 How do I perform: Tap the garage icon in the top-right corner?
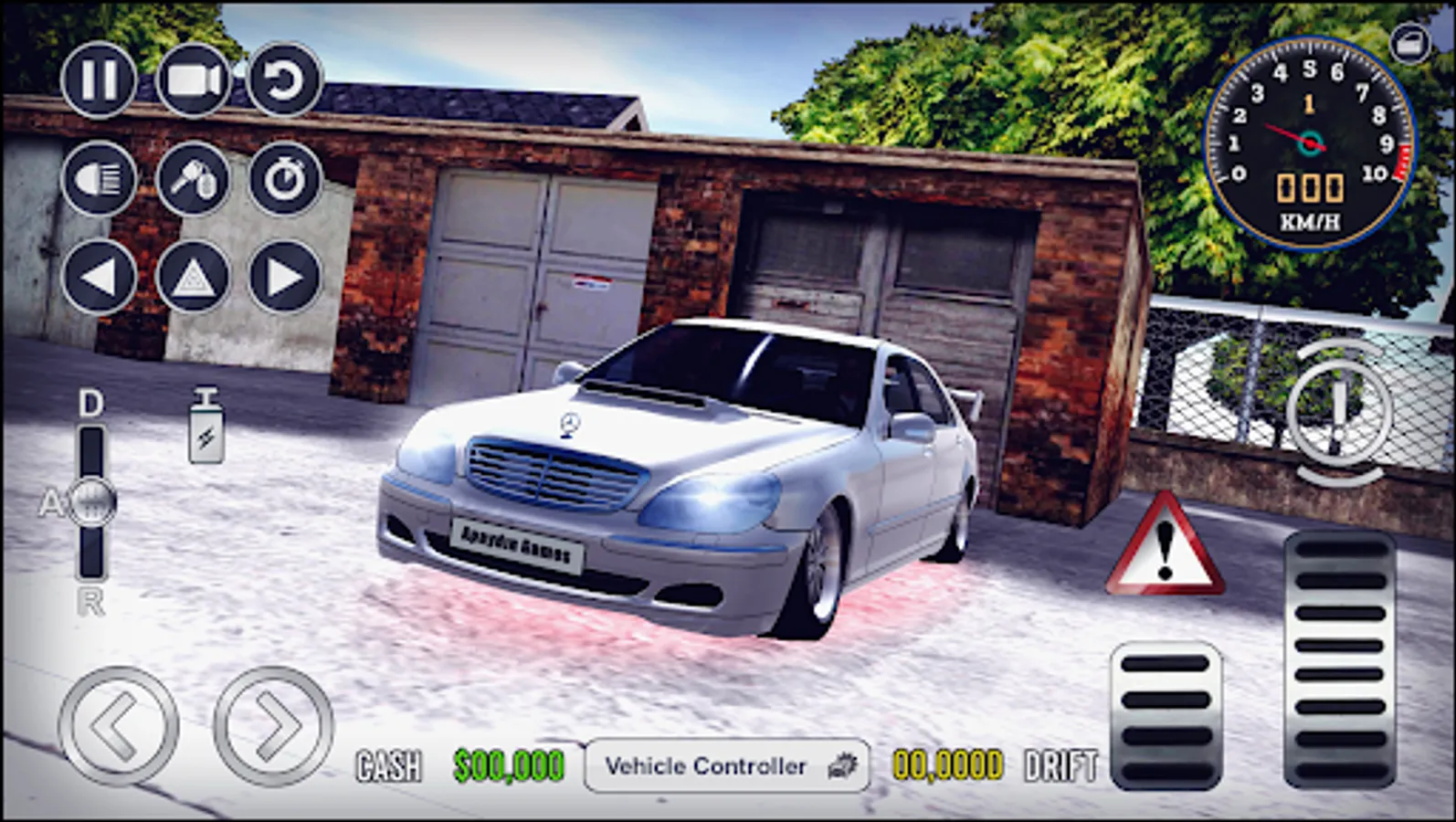pyautogui.click(x=1409, y=41)
